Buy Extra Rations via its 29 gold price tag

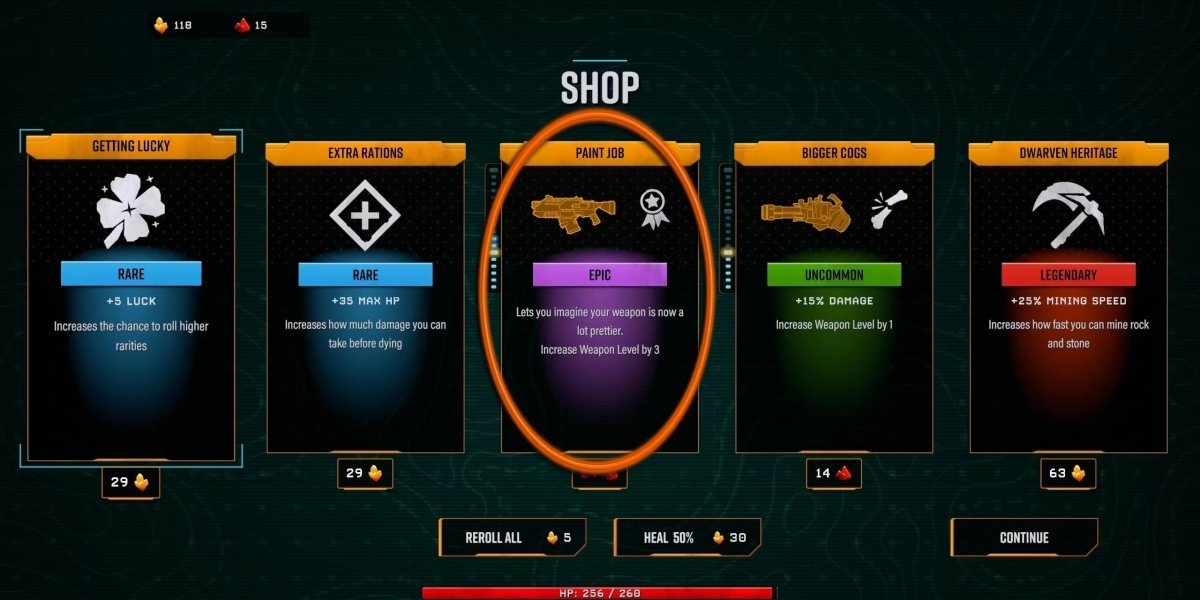pyautogui.click(x=365, y=473)
